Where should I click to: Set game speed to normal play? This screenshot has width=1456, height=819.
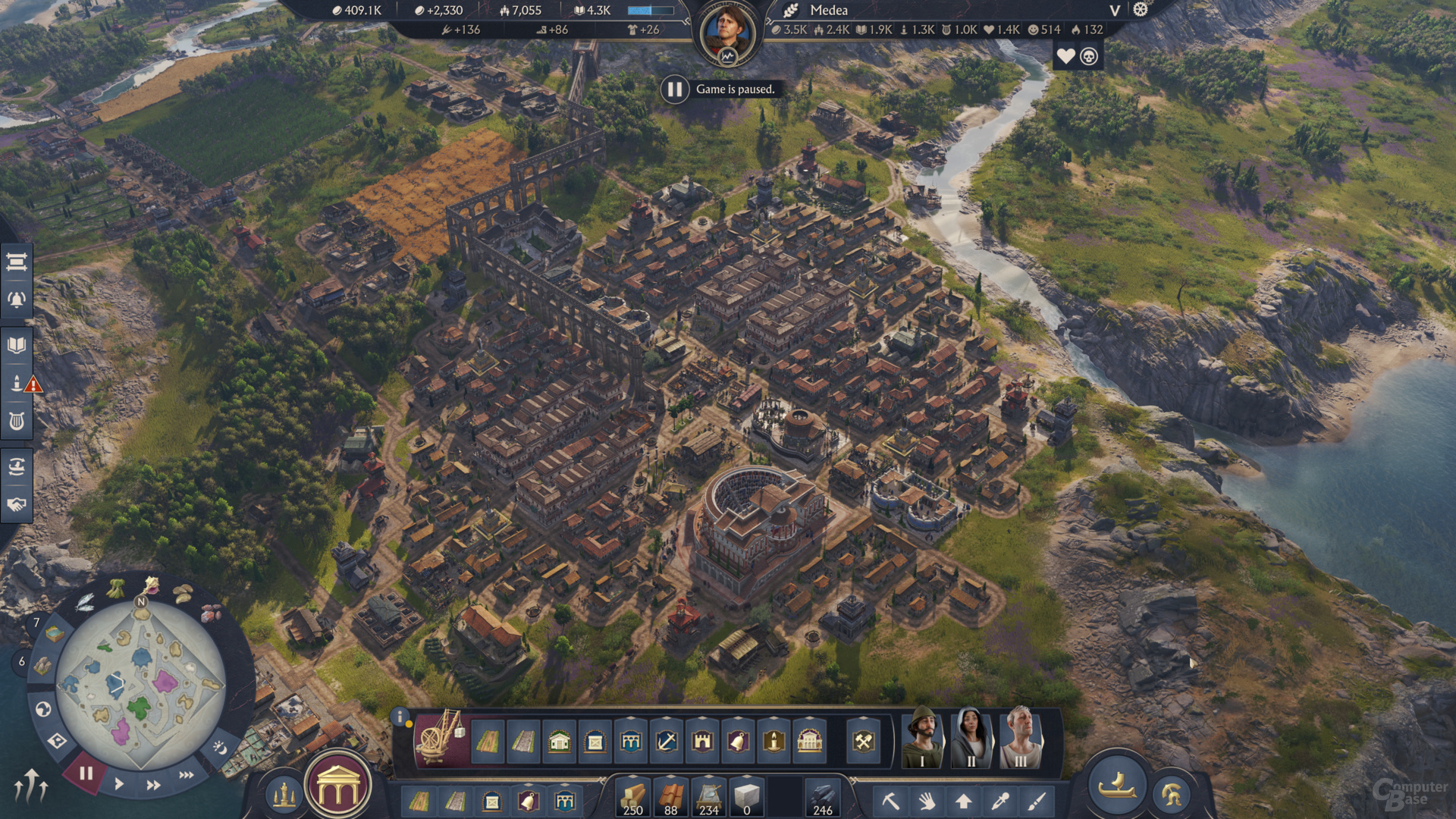click(119, 784)
